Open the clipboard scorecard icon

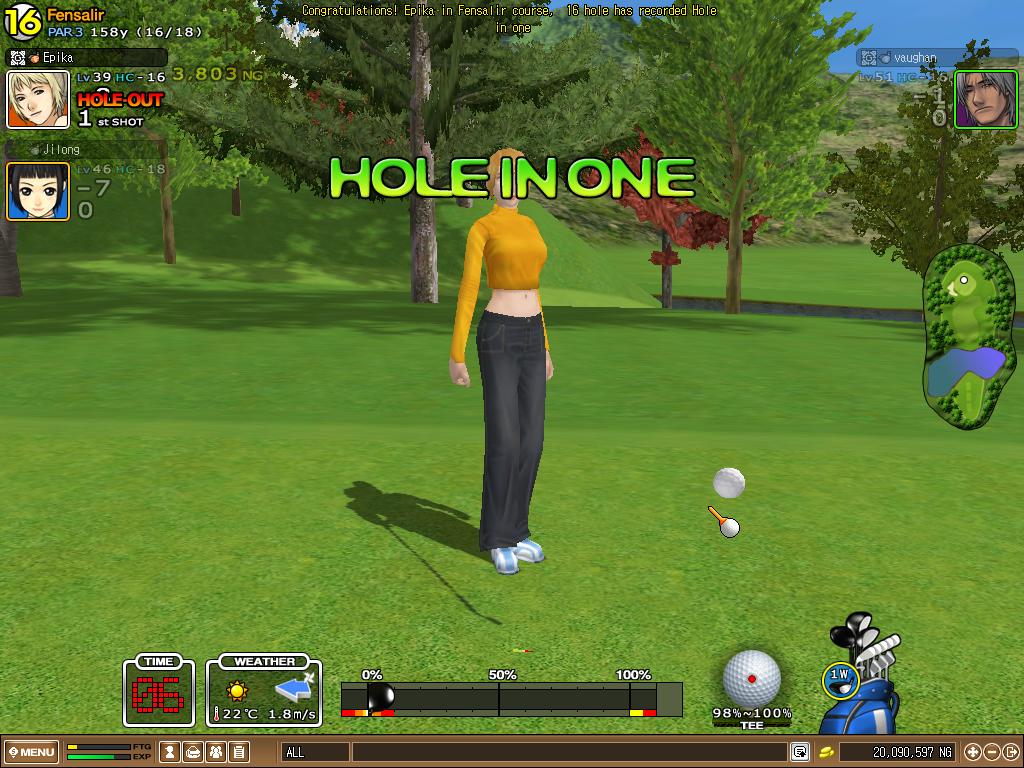pyautogui.click(x=239, y=752)
